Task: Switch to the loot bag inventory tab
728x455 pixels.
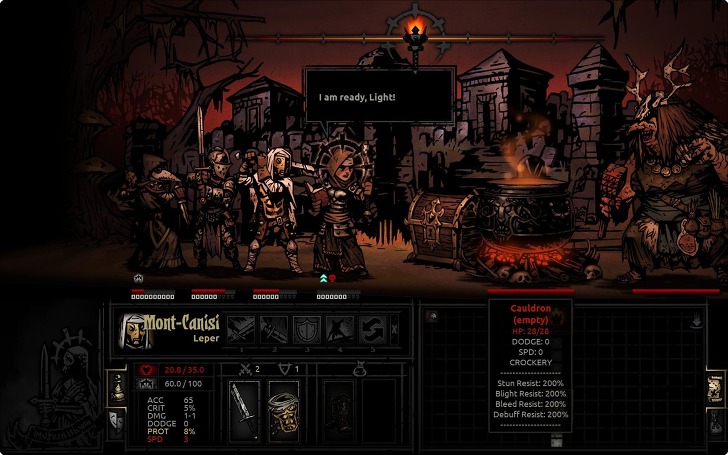Action: tap(715, 420)
